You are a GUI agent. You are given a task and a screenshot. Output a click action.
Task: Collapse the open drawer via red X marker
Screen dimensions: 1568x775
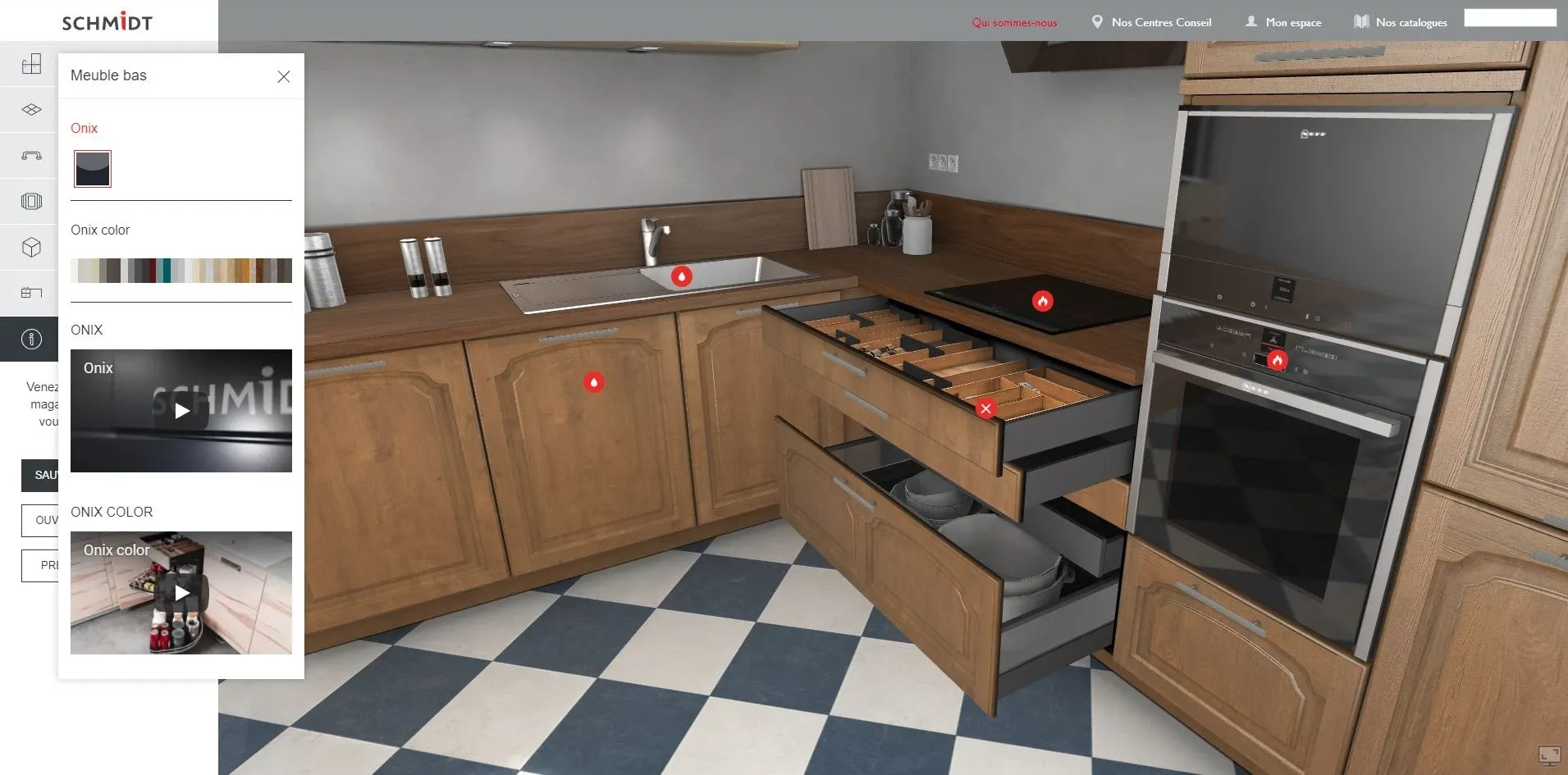tap(987, 408)
